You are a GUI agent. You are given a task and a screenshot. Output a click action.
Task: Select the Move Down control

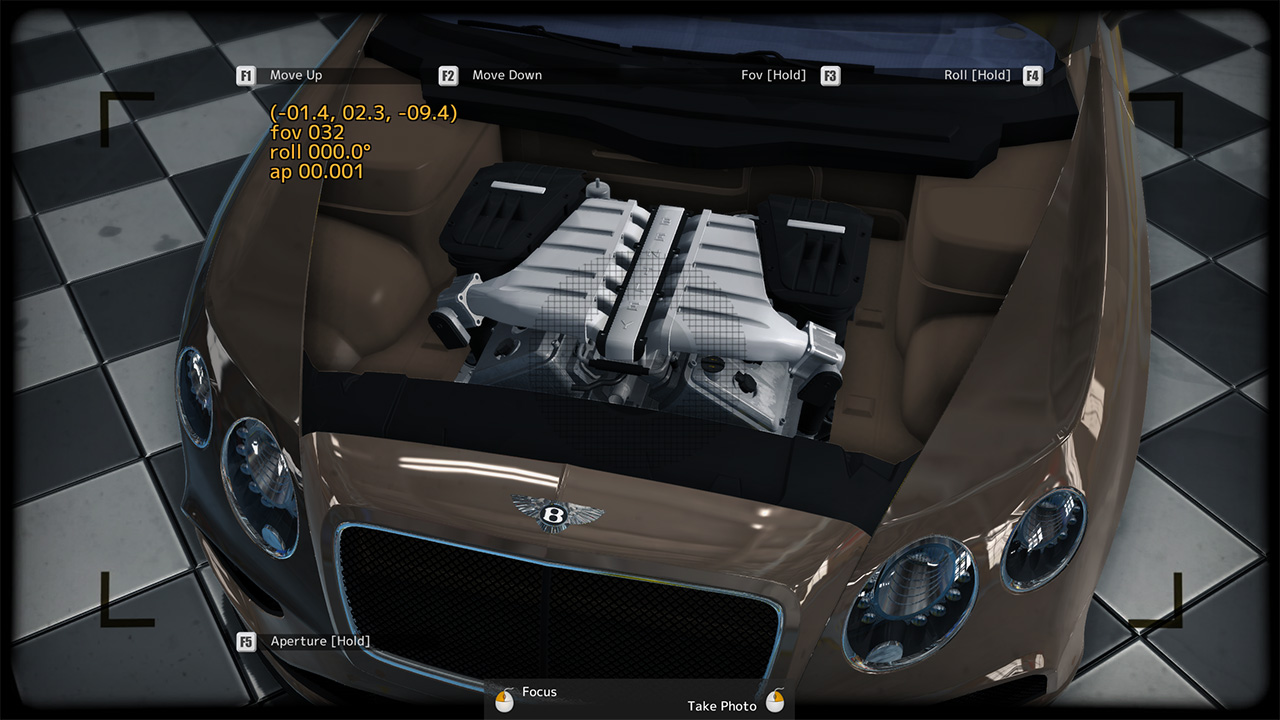(508, 74)
